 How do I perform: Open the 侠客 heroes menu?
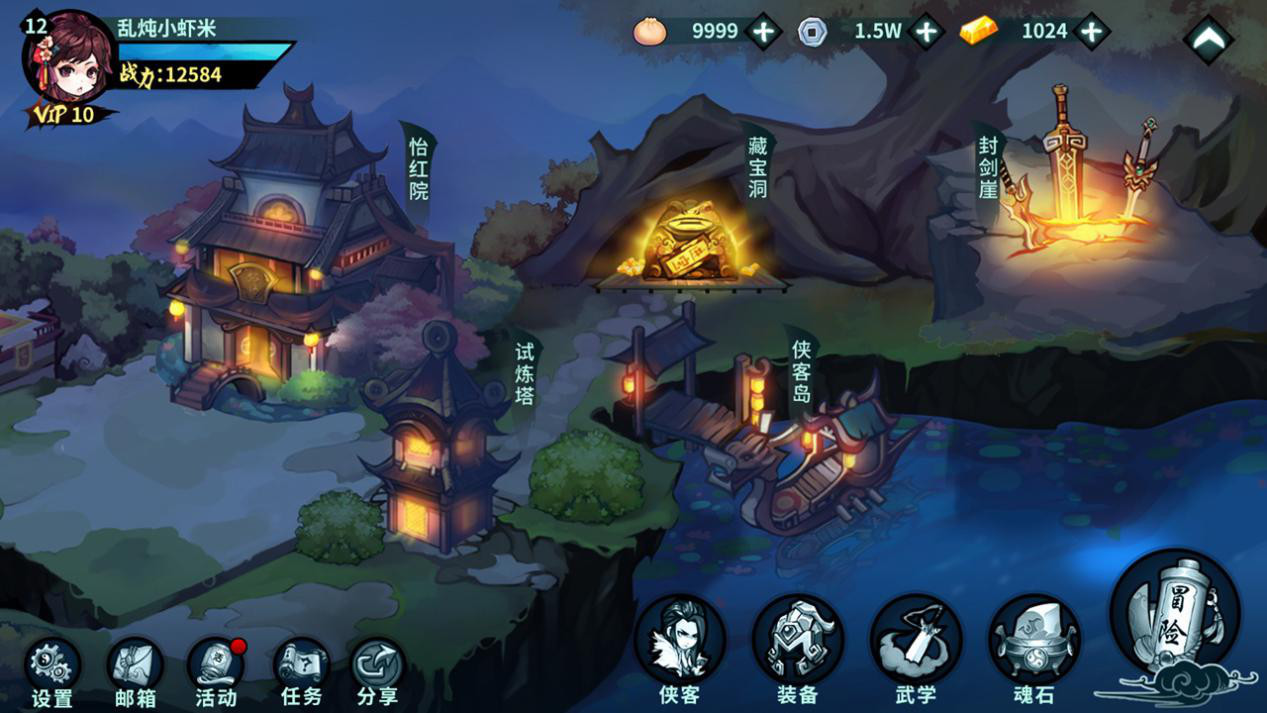680,642
